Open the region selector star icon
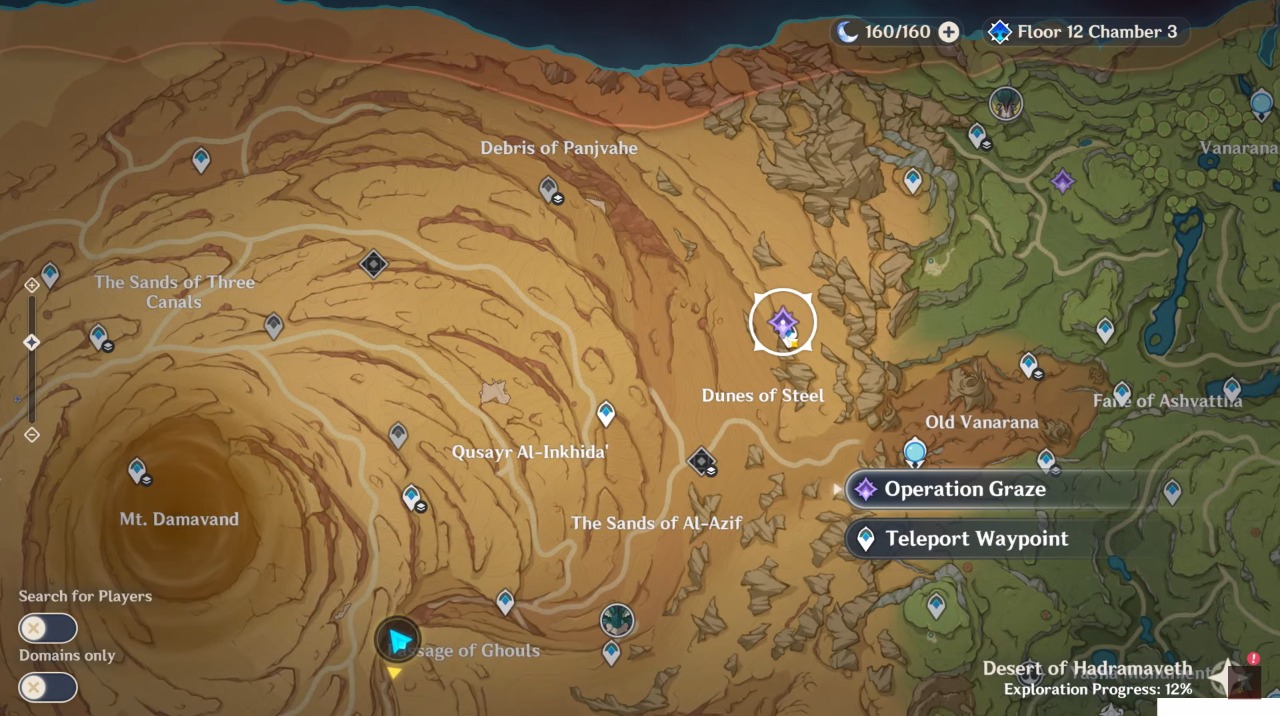The height and width of the screenshot is (716, 1280). 1225,677
